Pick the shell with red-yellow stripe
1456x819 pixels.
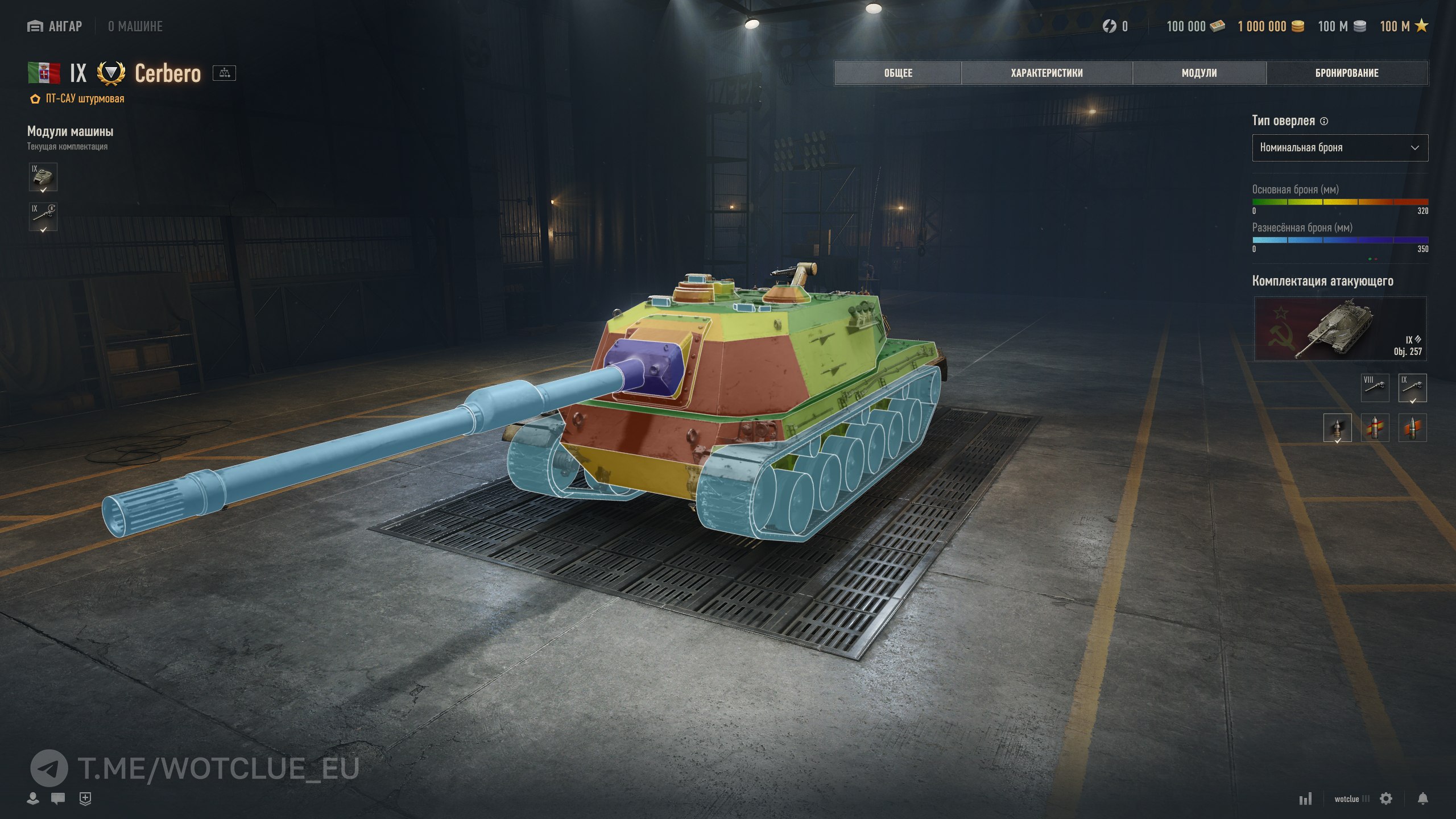[x=1375, y=428]
